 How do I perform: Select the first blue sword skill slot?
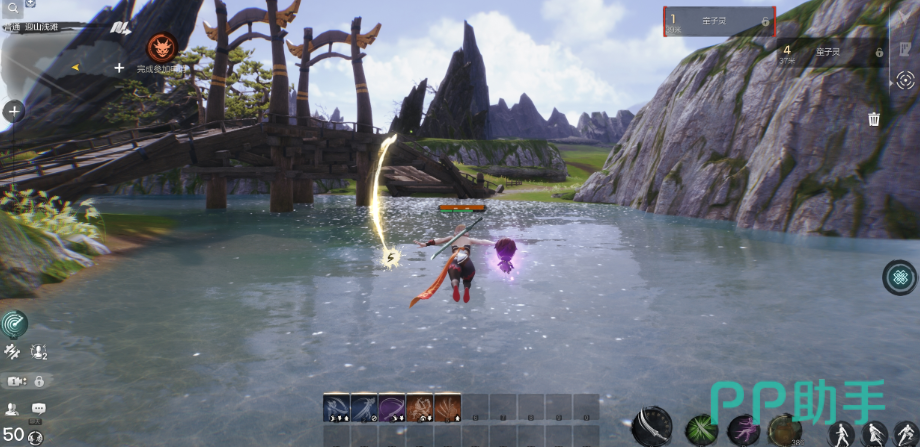click(336, 407)
